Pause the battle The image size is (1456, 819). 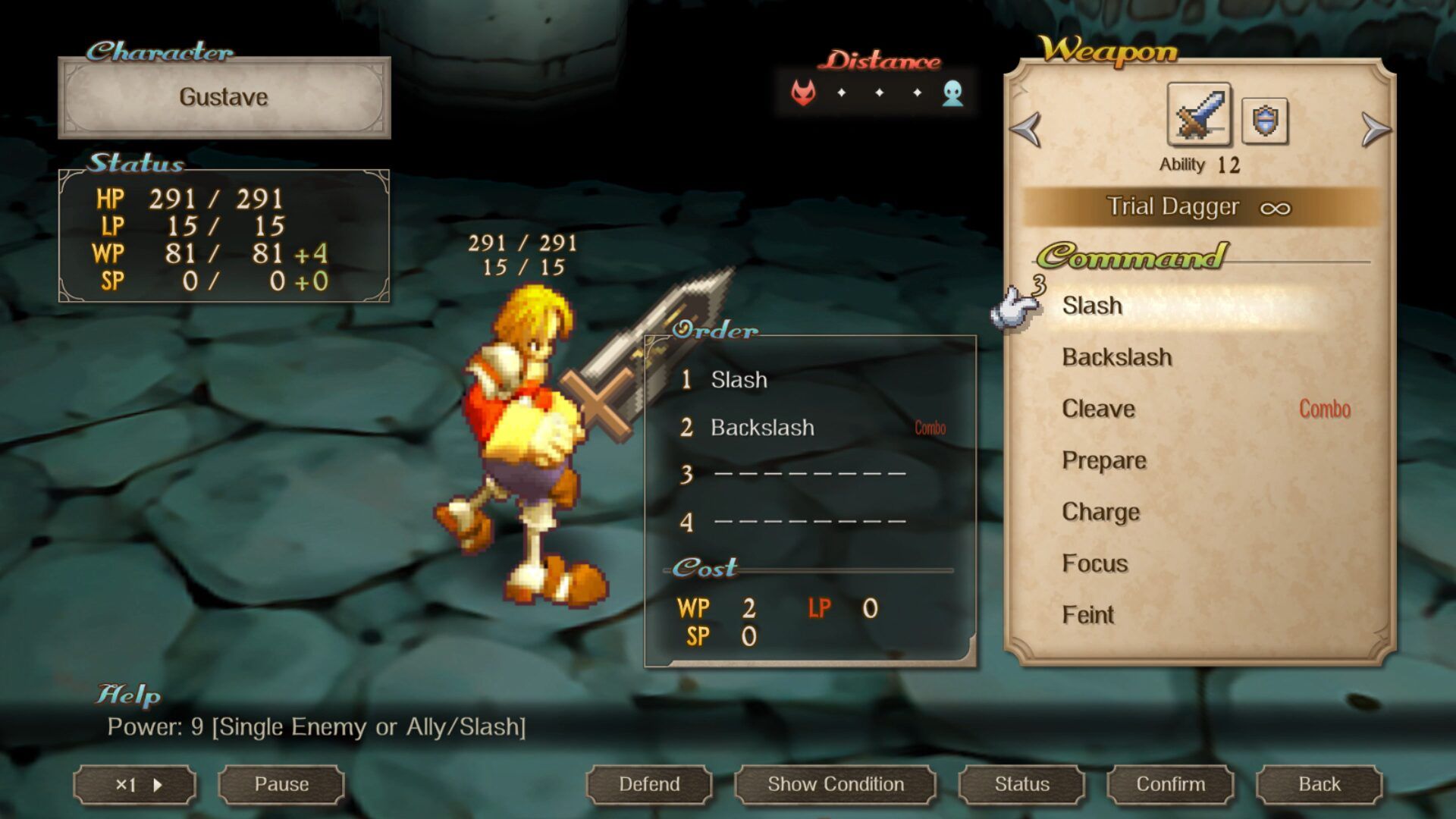click(281, 784)
